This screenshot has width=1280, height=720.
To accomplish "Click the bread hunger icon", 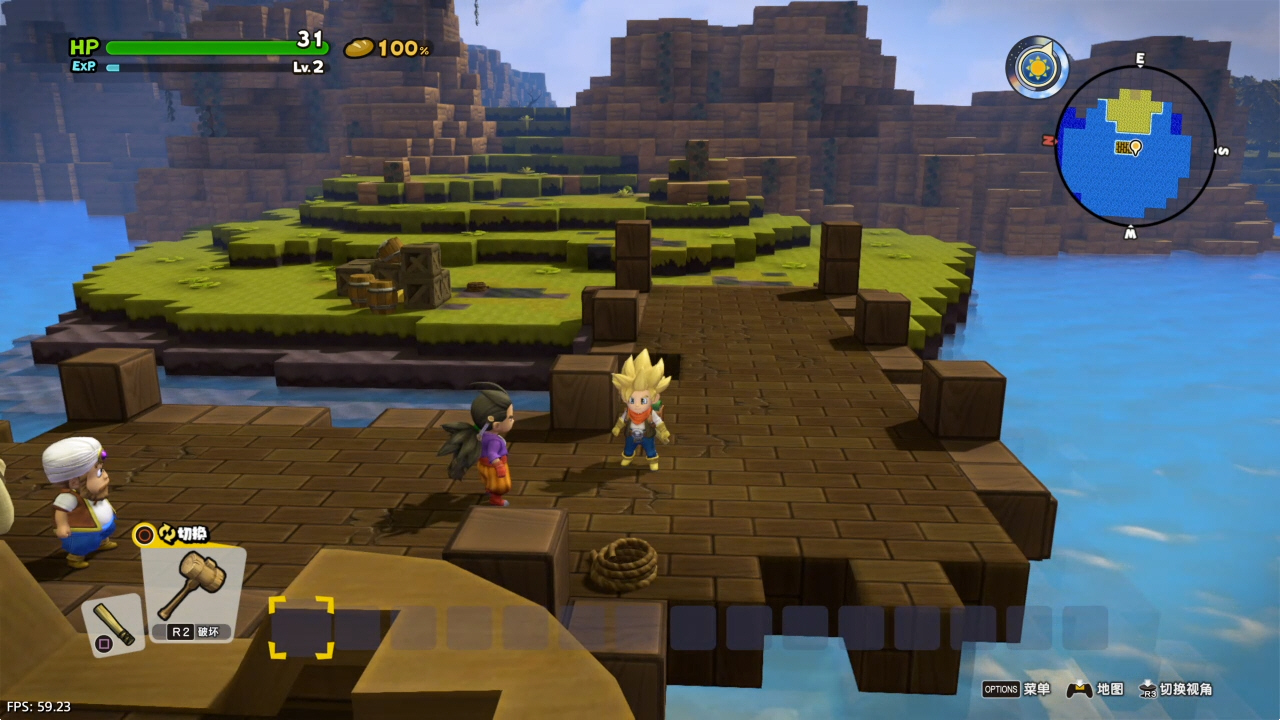I will (359, 48).
